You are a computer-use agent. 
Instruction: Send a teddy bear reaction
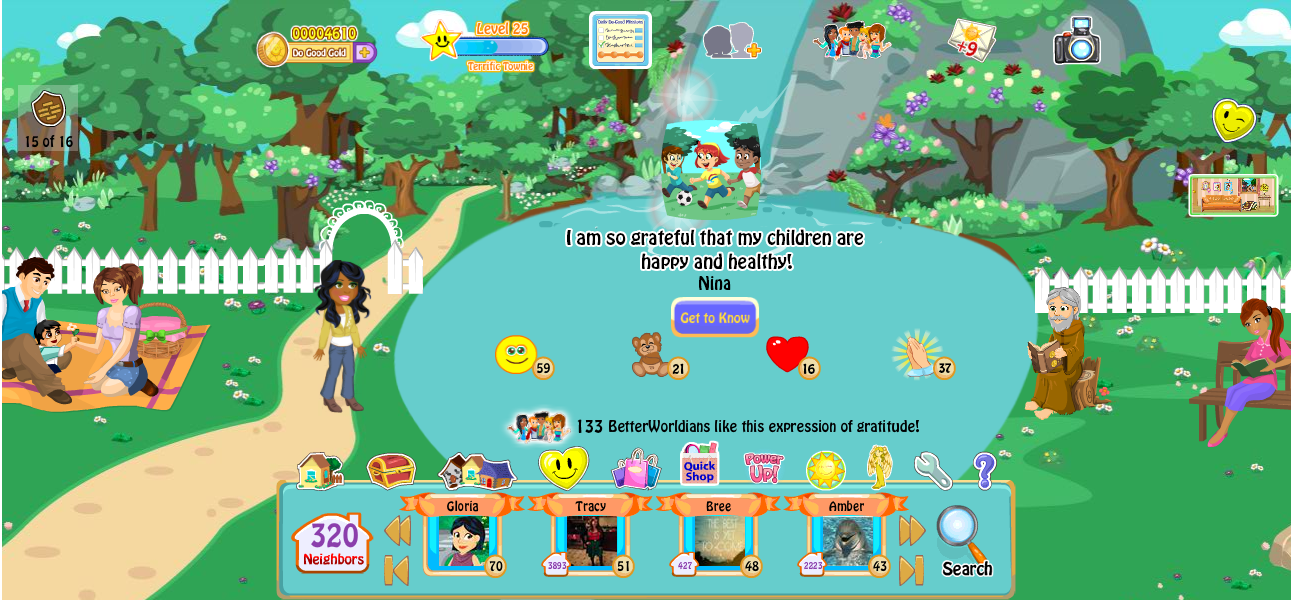click(x=650, y=355)
